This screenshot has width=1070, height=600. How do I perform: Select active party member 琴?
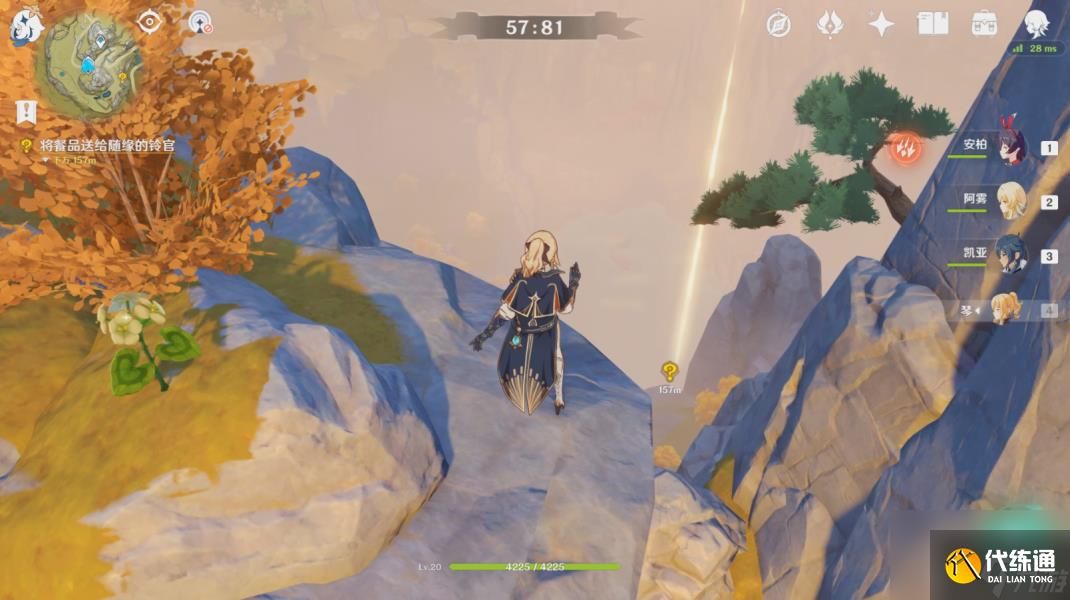tap(1006, 309)
